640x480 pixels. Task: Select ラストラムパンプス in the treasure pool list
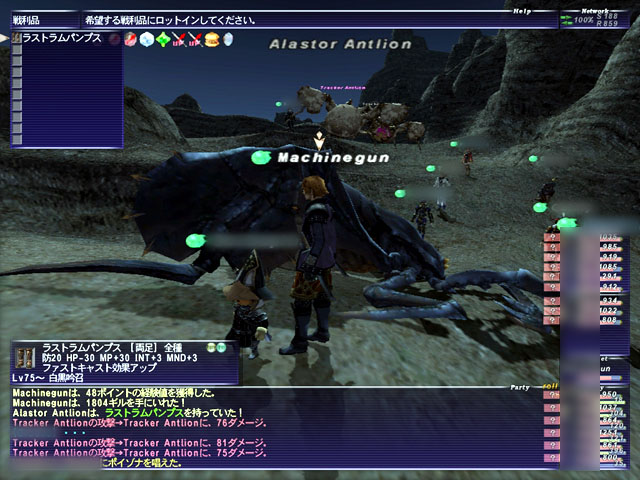pyautogui.click(x=62, y=38)
